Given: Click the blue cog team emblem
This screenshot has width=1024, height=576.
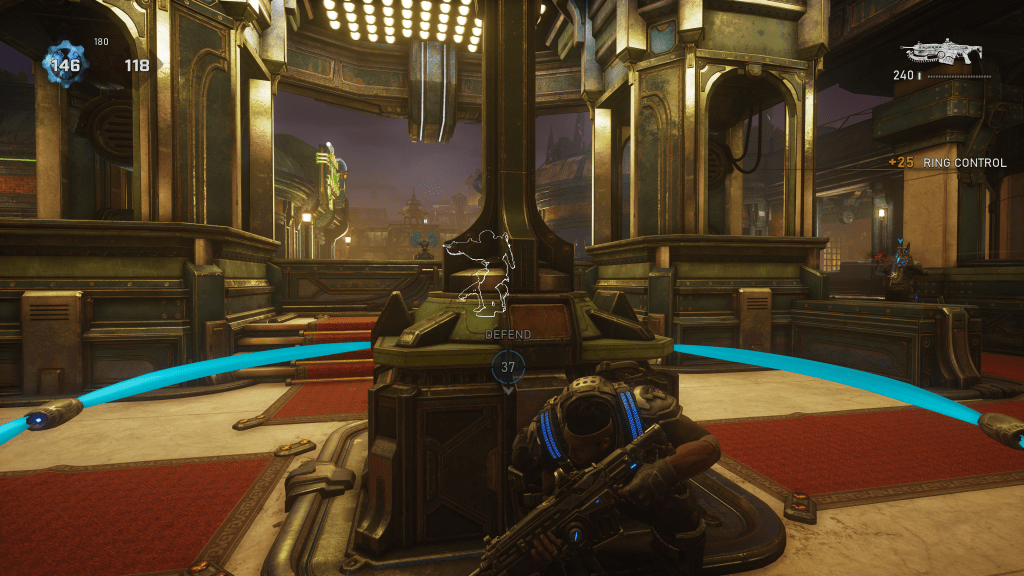Looking at the screenshot, I should (x=66, y=65).
